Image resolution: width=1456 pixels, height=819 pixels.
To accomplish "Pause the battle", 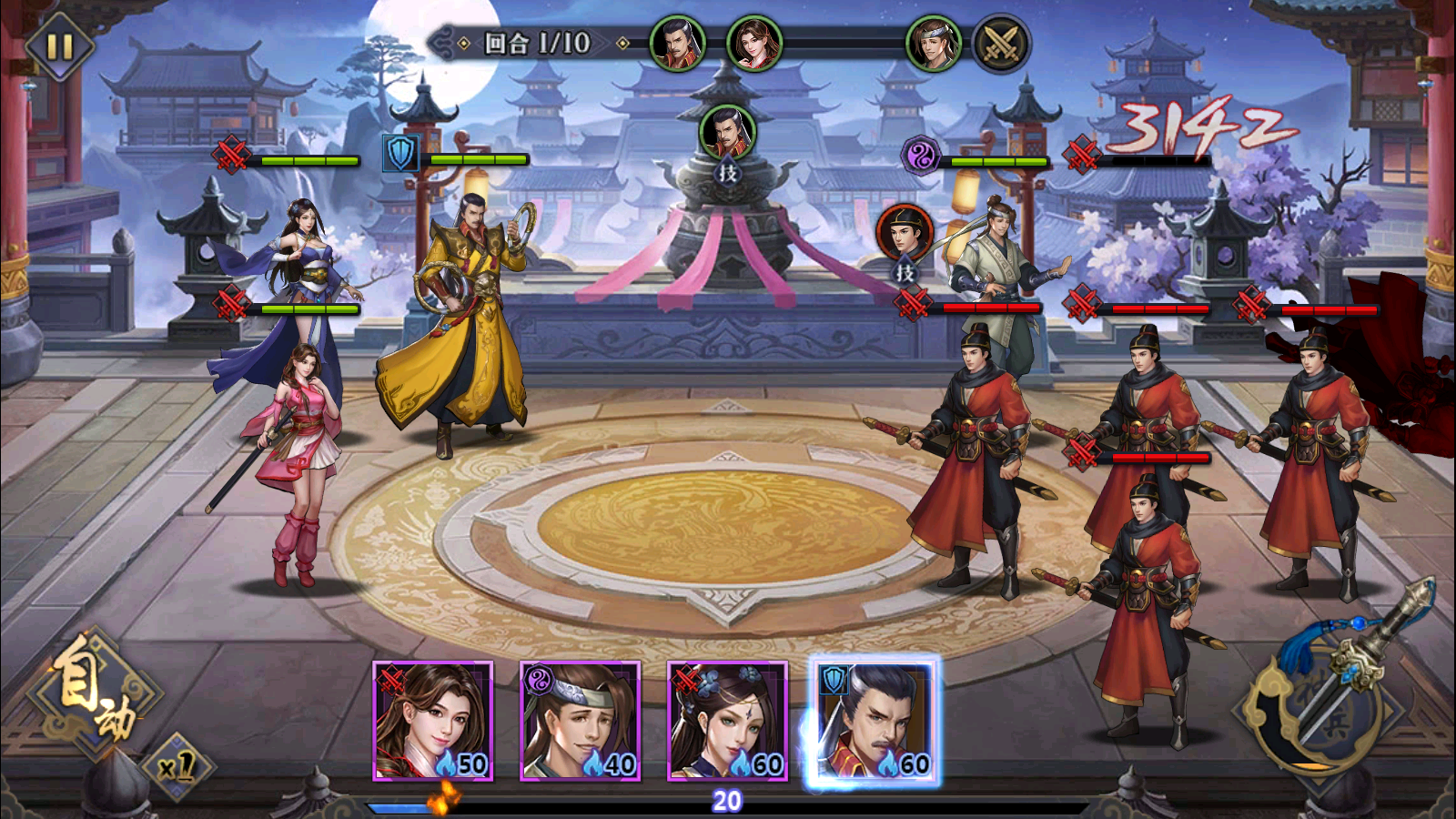I will 59,45.
